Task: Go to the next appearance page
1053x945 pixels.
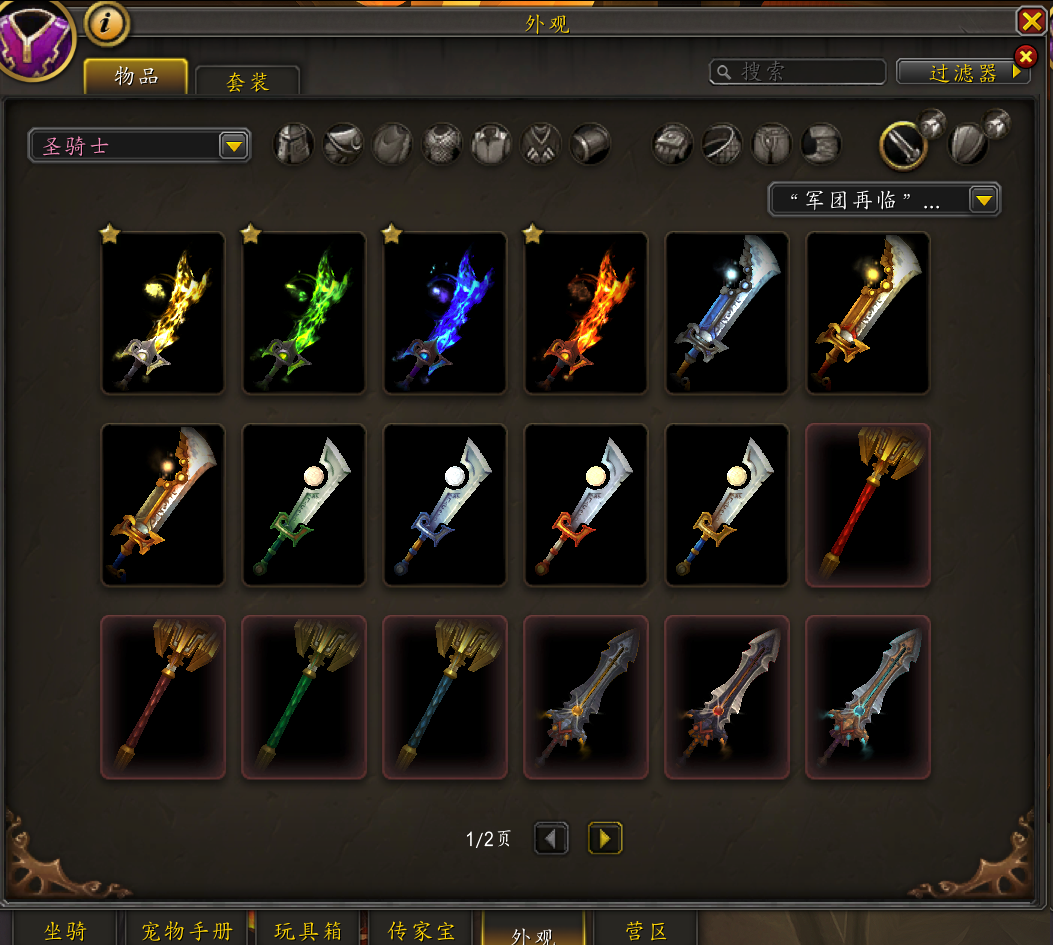Action: (605, 838)
